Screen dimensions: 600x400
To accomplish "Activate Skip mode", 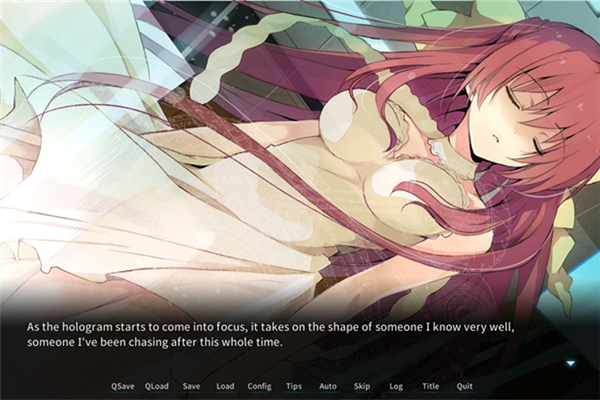I will 362,386.
